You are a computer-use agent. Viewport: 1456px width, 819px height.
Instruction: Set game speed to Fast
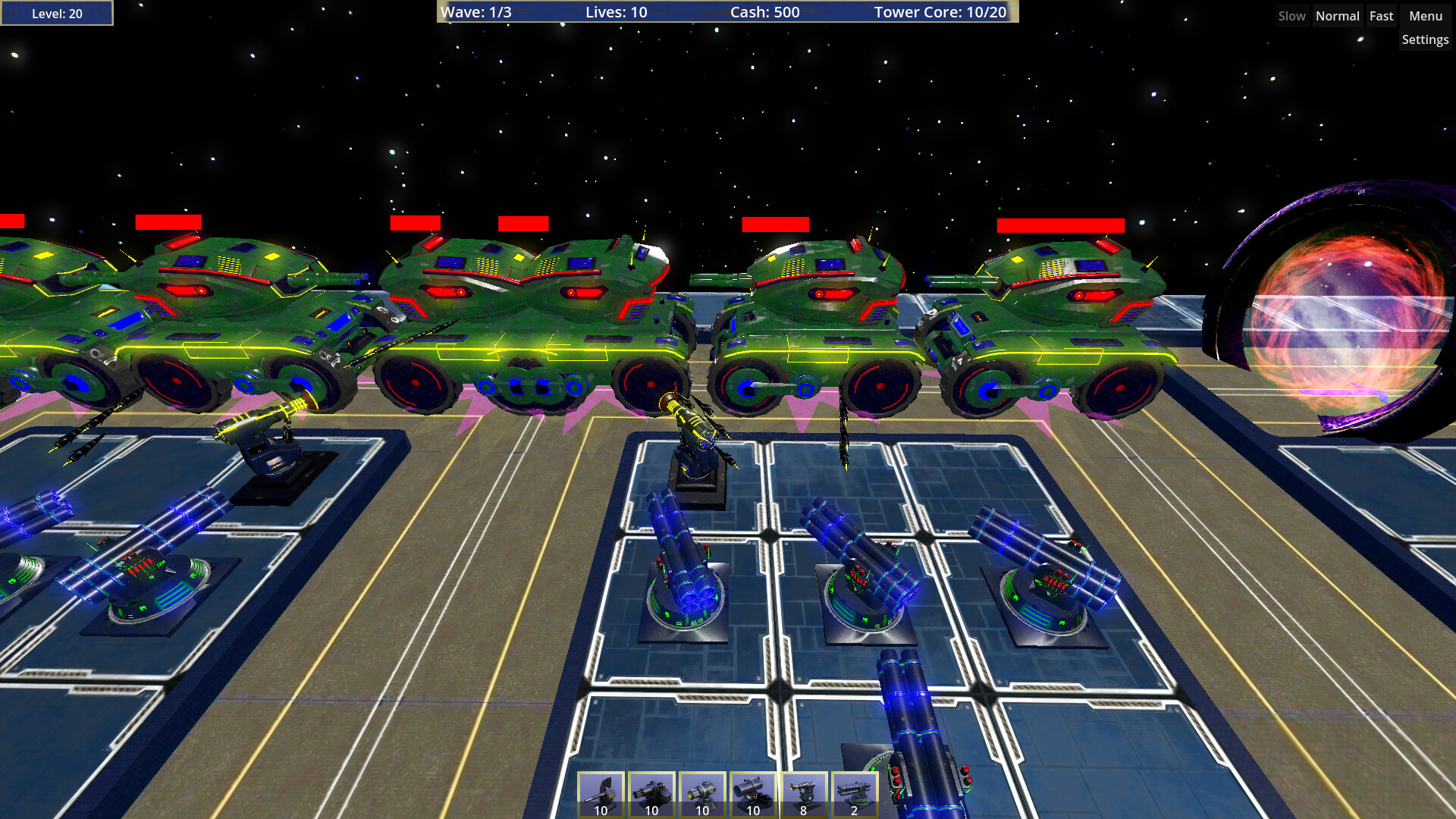[x=1382, y=15]
